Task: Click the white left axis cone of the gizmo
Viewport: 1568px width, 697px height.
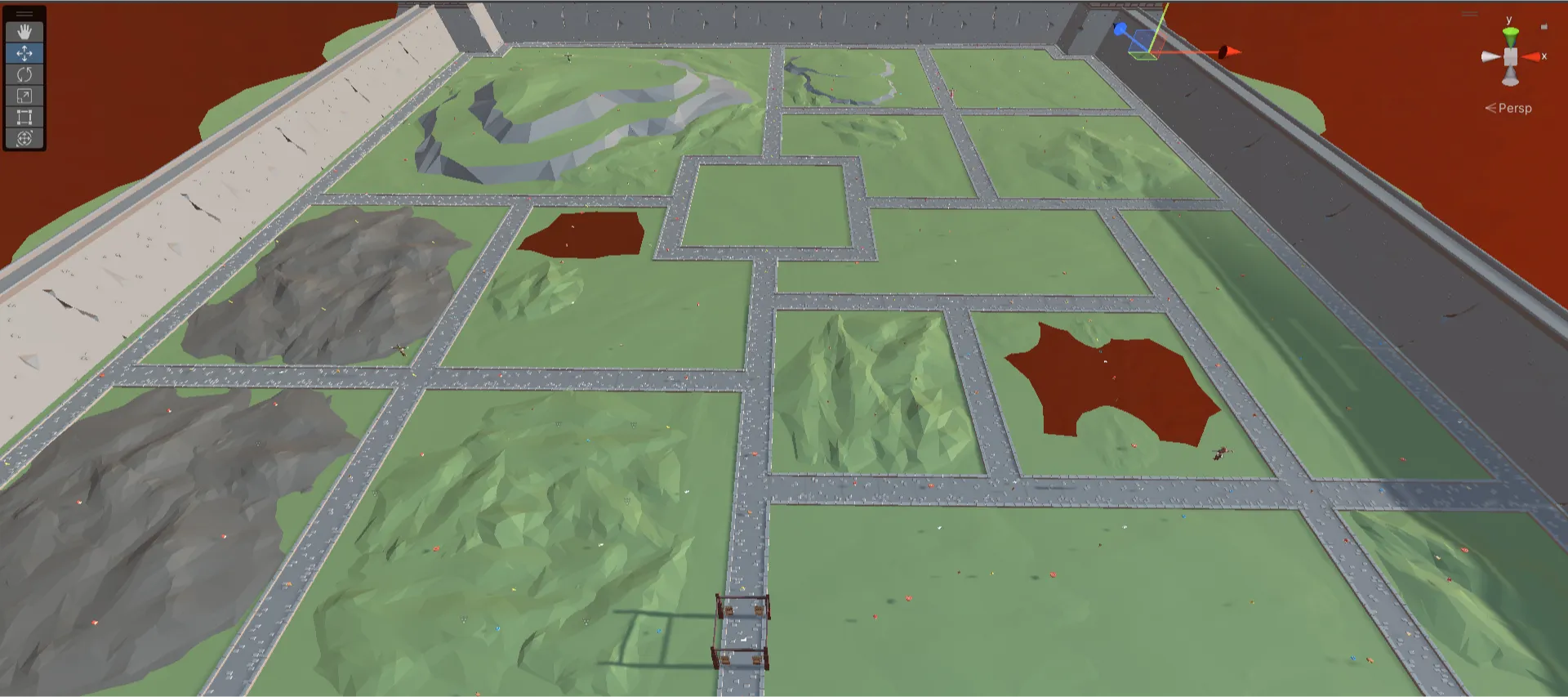Action: (x=1489, y=57)
